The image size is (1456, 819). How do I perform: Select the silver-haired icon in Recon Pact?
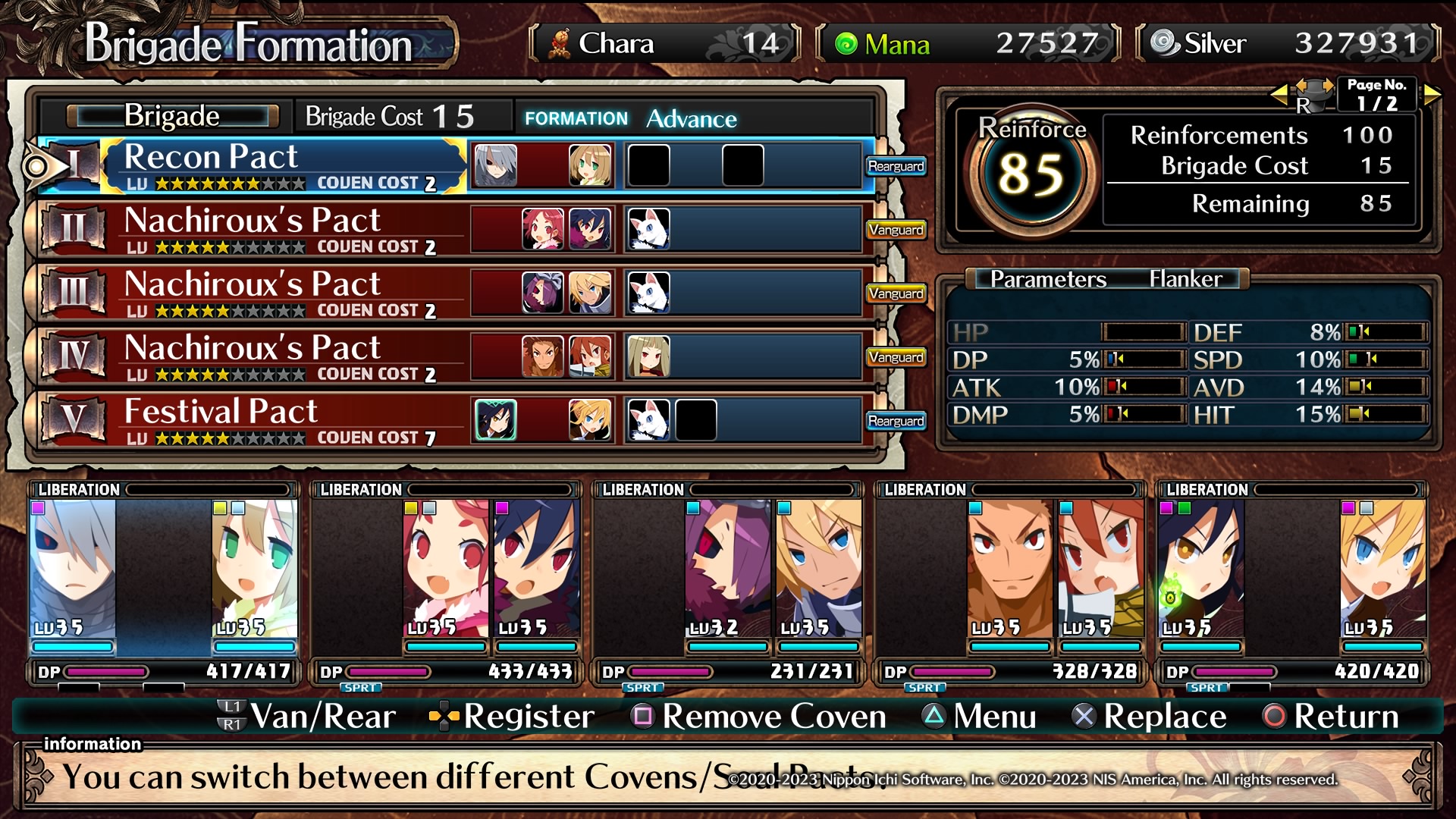496,165
